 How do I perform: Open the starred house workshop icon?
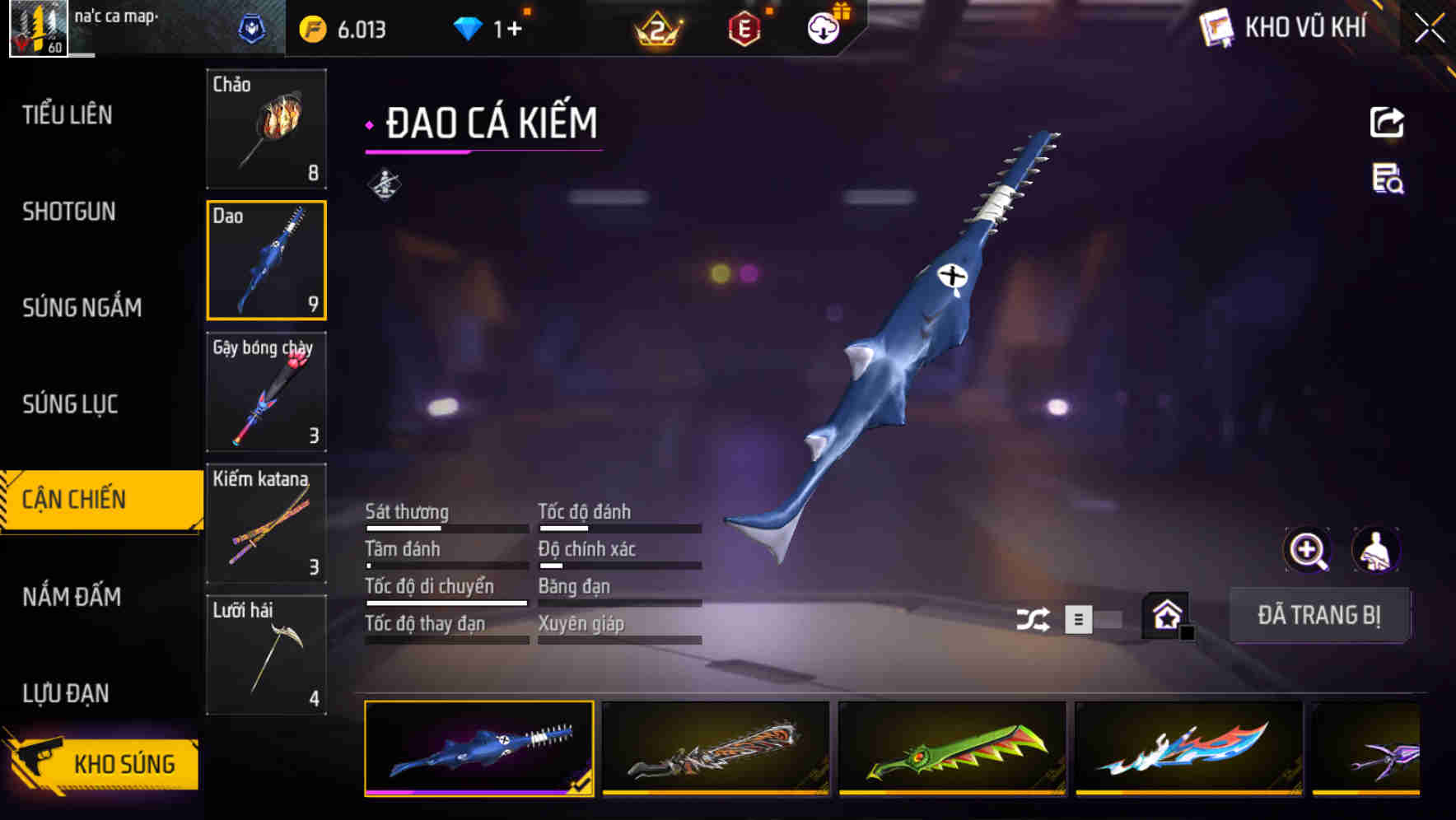click(x=1164, y=616)
